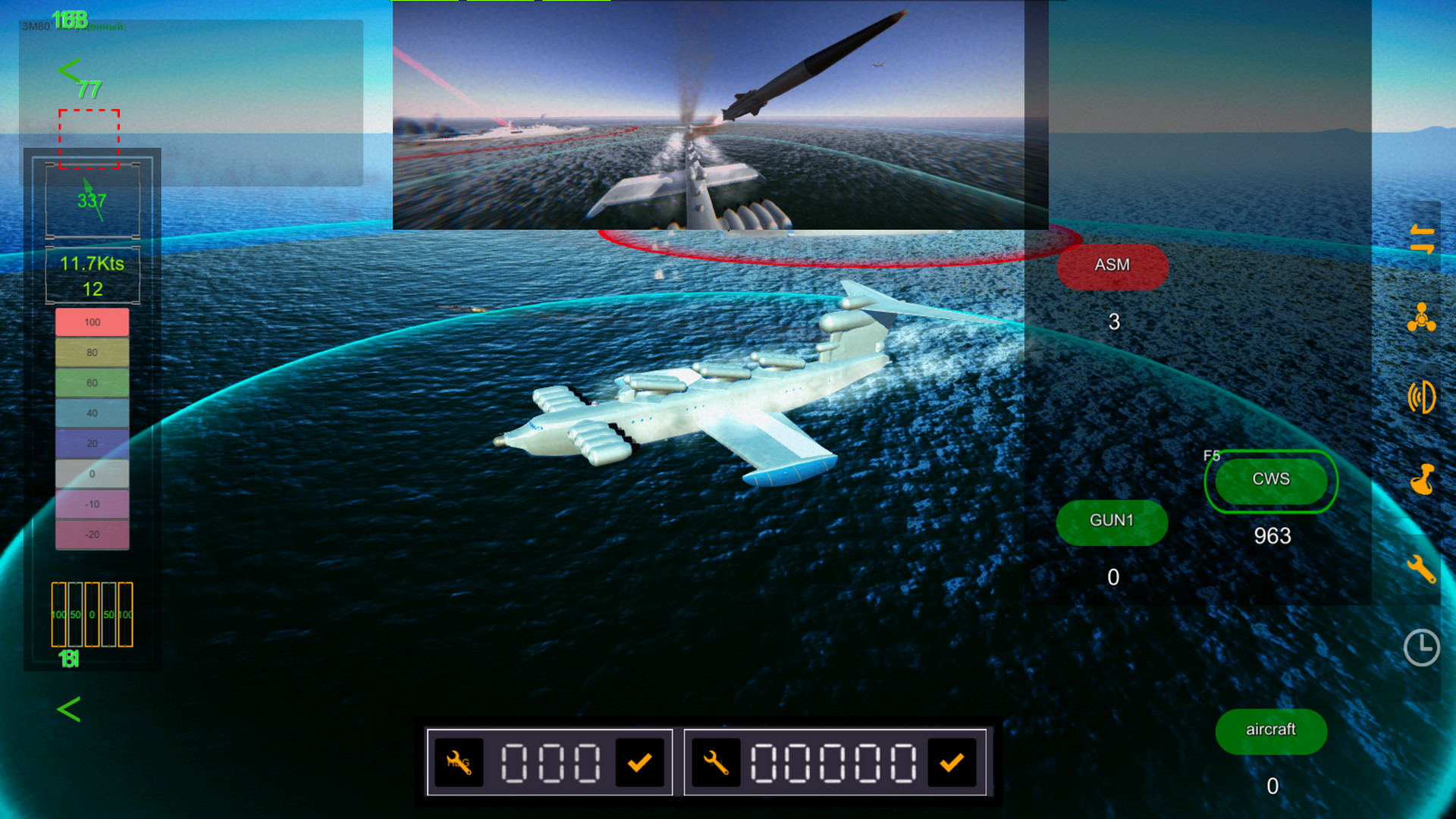The width and height of the screenshot is (1456, 819).
Task: Click the 000 digital heading display
Action: pos(550,762)
